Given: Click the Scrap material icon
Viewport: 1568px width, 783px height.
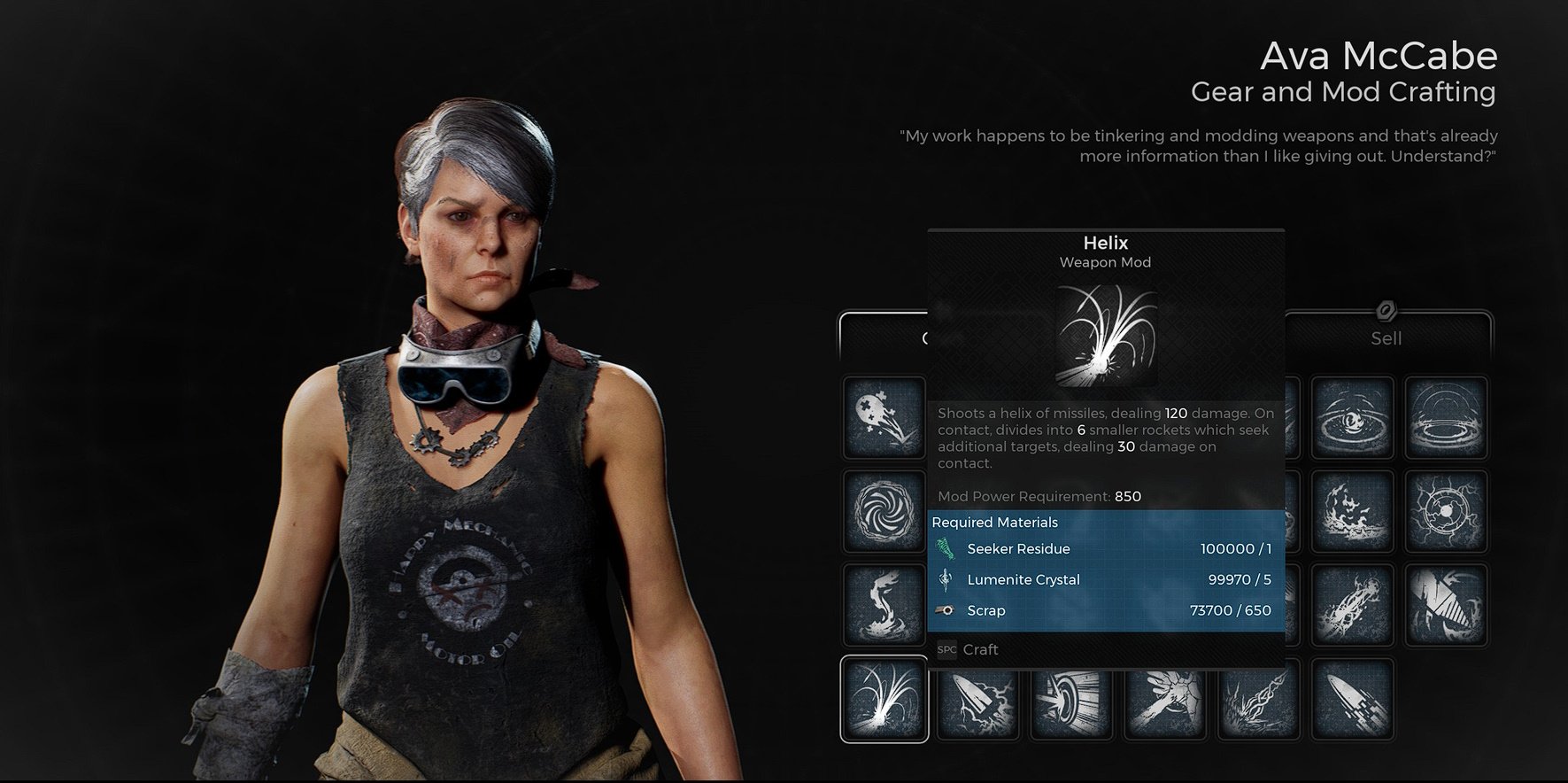Looking at the screenshot, I should tap(946, 609).
